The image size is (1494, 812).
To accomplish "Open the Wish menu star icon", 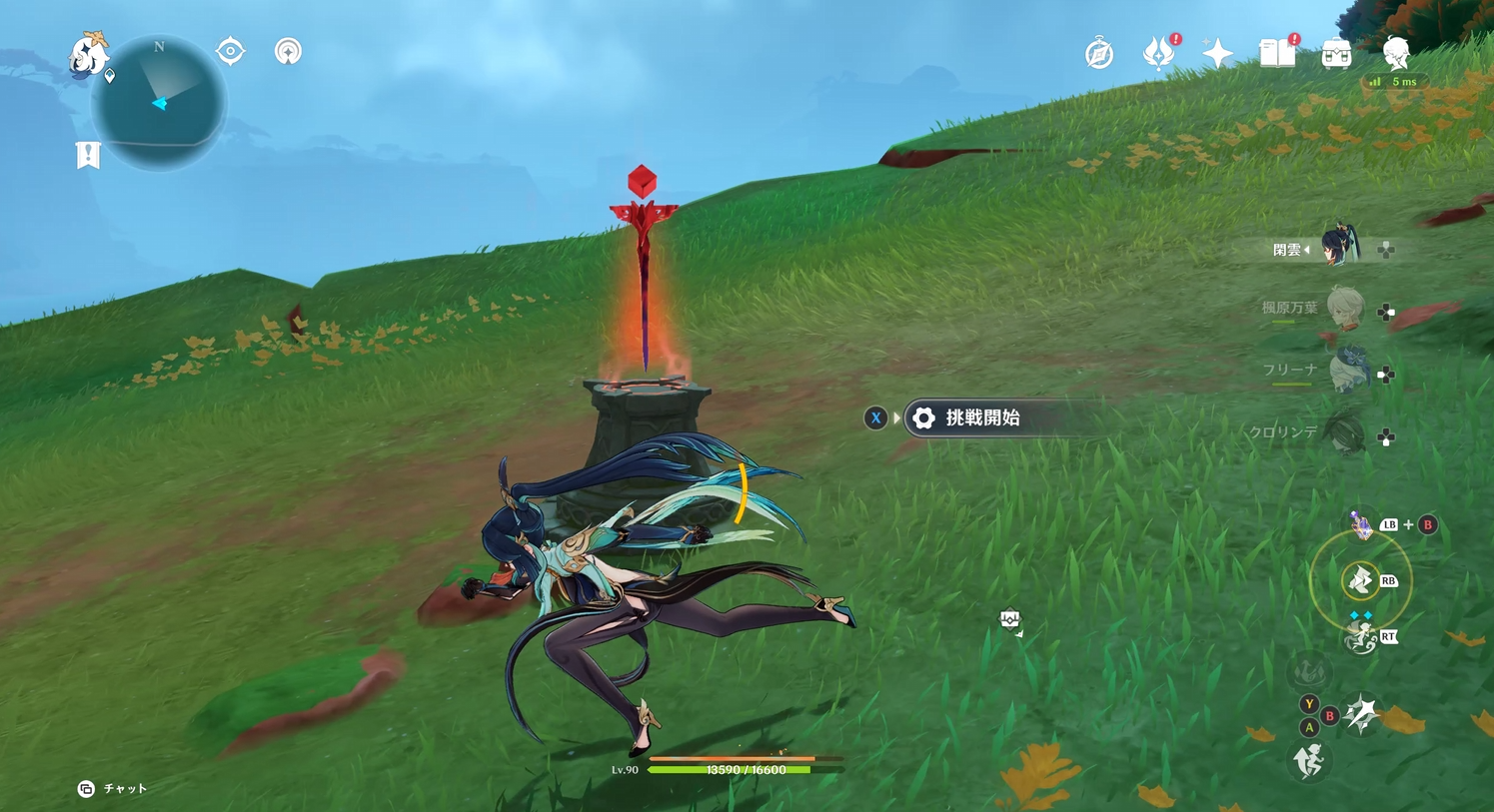I will click(1217, 53).
